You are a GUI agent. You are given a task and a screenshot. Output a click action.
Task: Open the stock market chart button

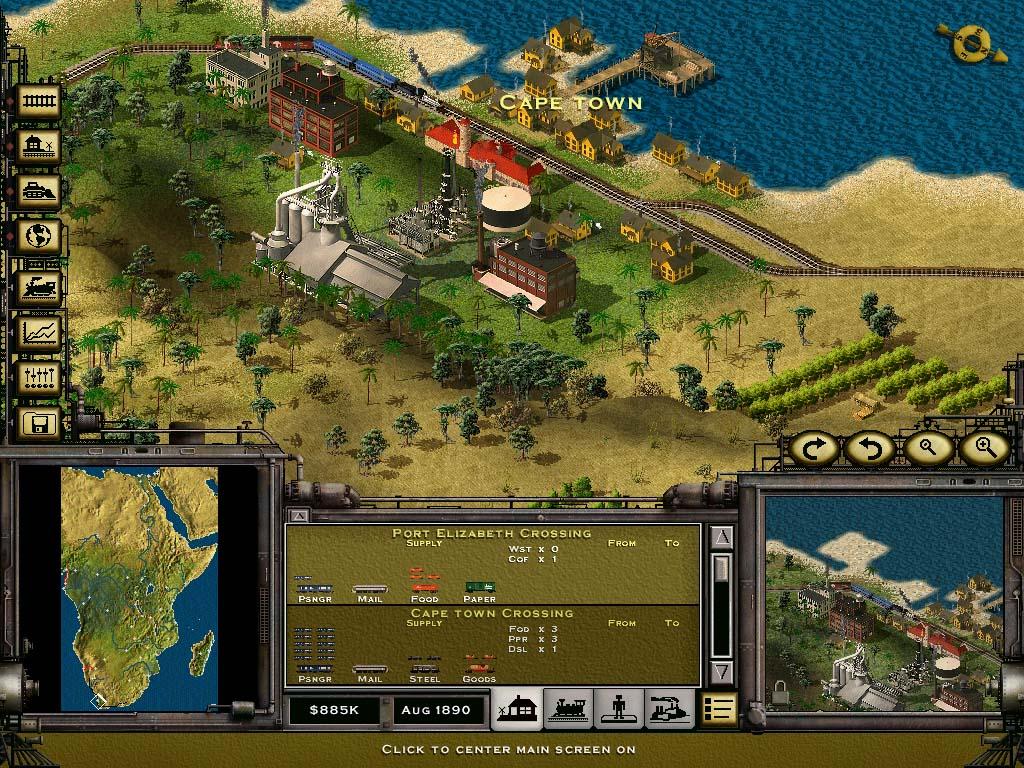click(40, 332)
